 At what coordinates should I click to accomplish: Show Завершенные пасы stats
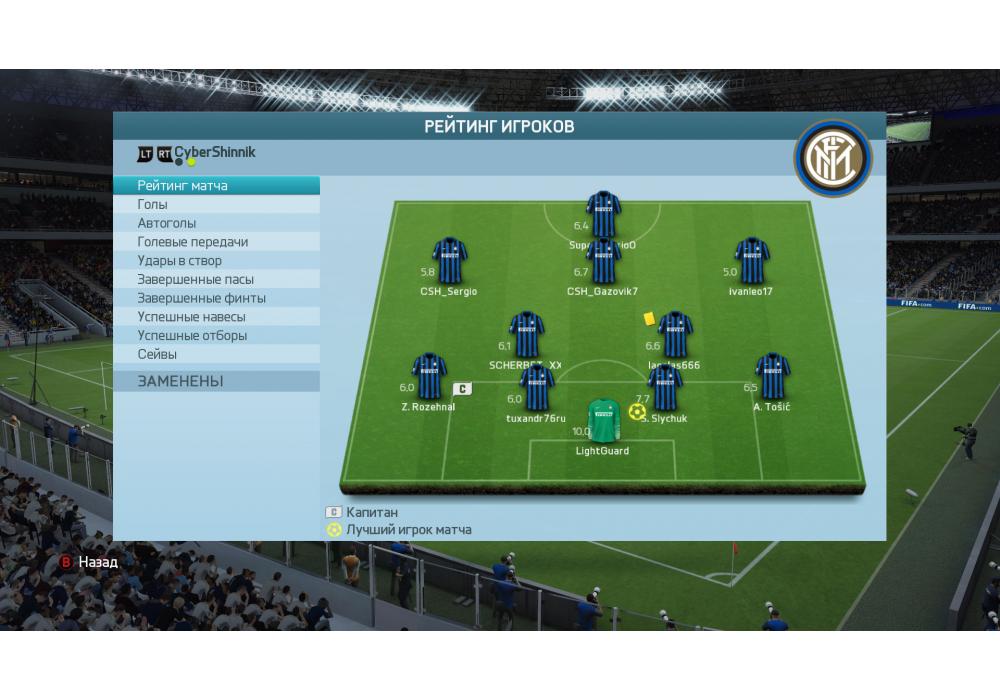[x=216, y=280]
